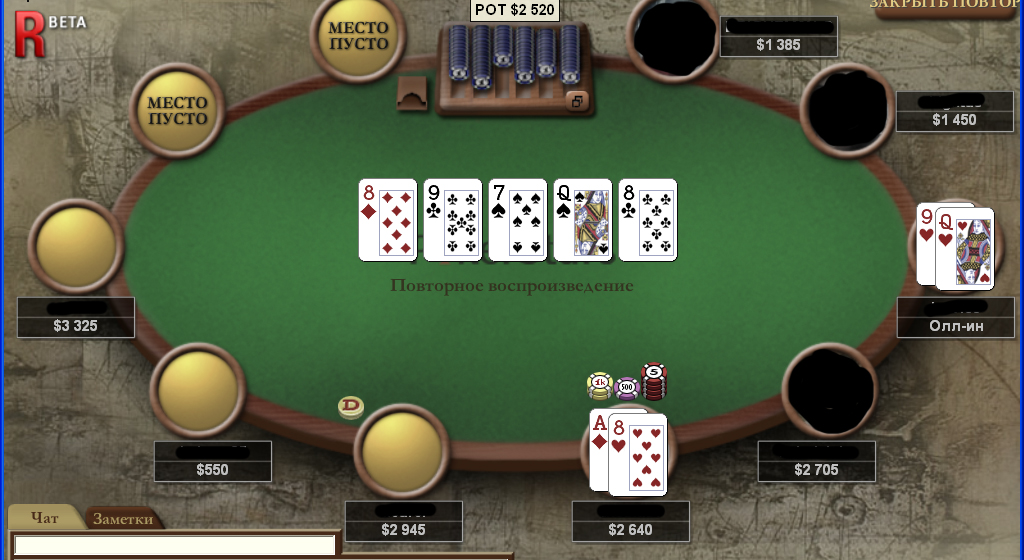Image resolution: width=1024 pixels, height=560 pixels.
Task: Click the overlapping-squares icon on the chip tray
Action: (x=576, y=101)
